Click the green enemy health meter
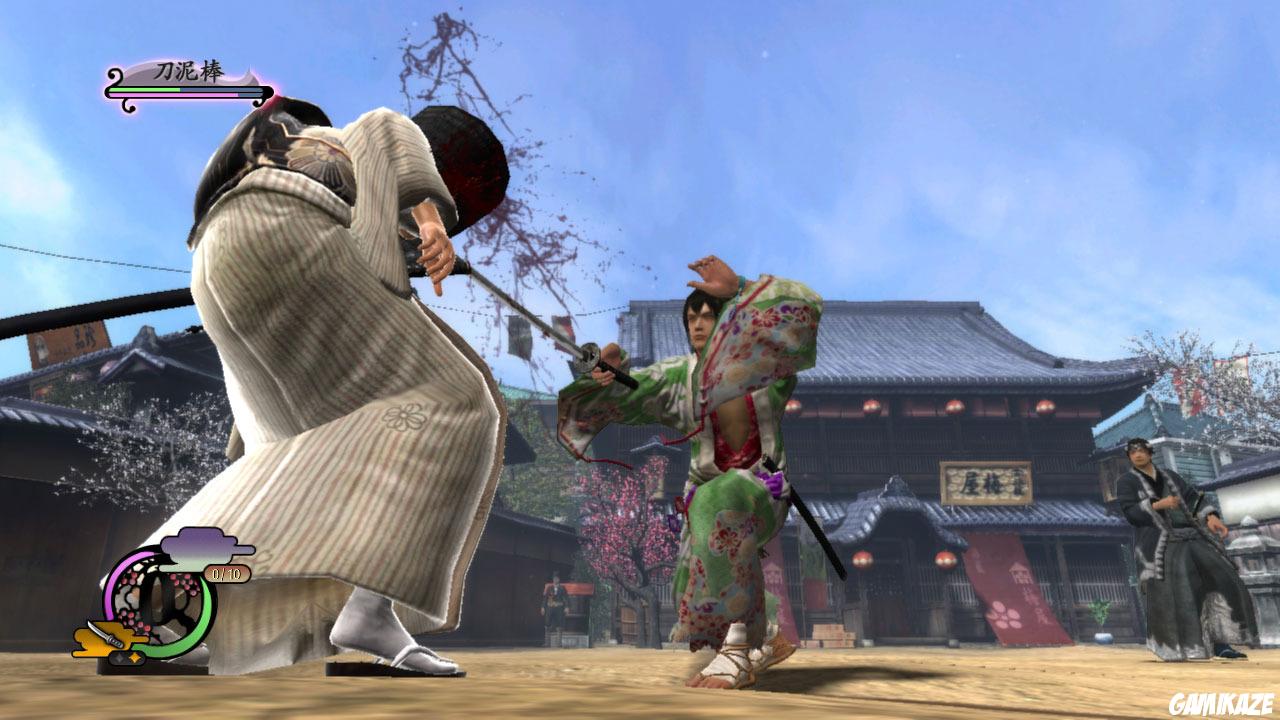The height and width of the screenshot is (720, 1280). 144,90
